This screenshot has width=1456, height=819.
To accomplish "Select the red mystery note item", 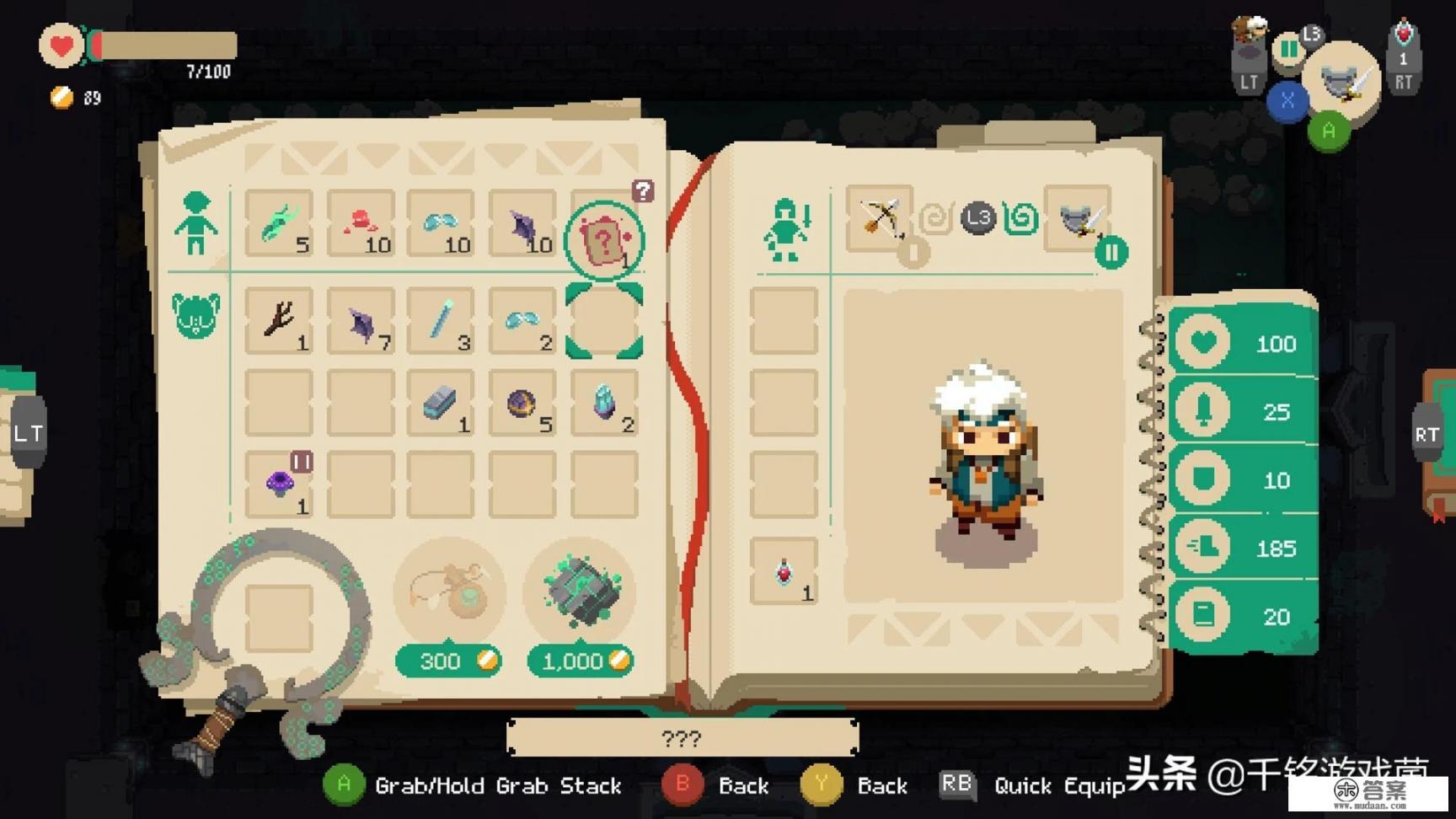I will pyautogui.click(x=604, y=241).
